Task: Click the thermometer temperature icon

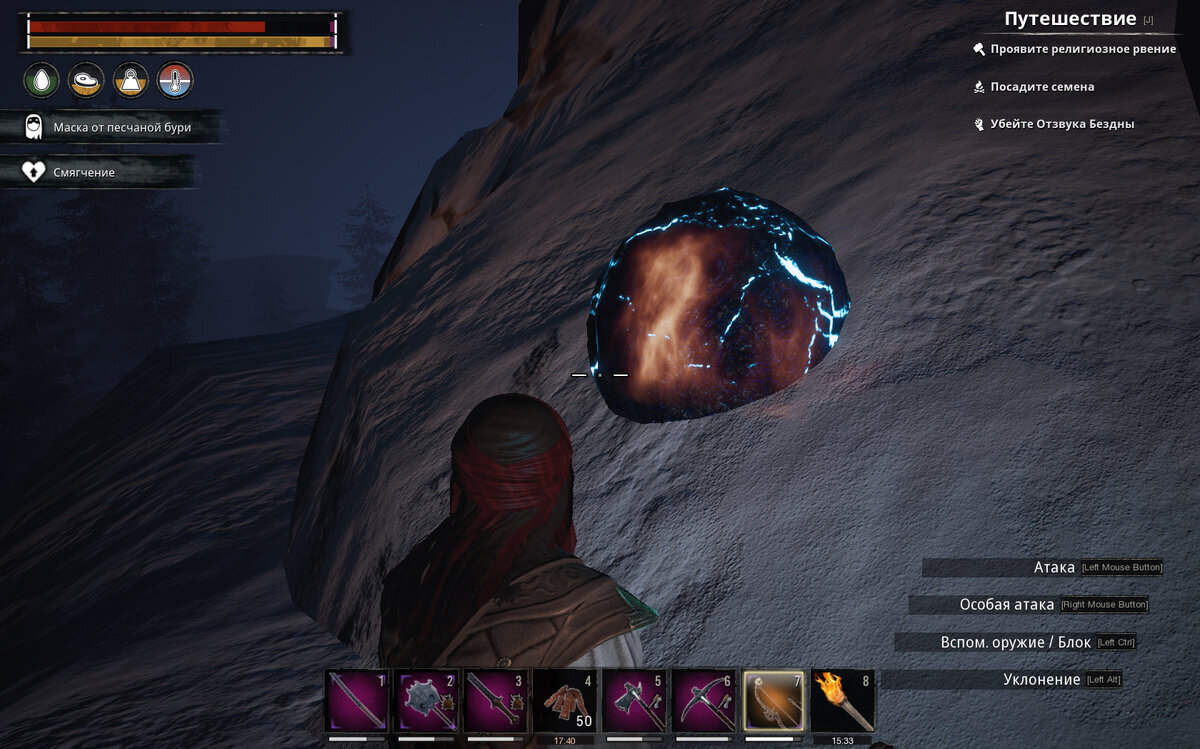Action: pyautogui.click(x=175, y=80)
